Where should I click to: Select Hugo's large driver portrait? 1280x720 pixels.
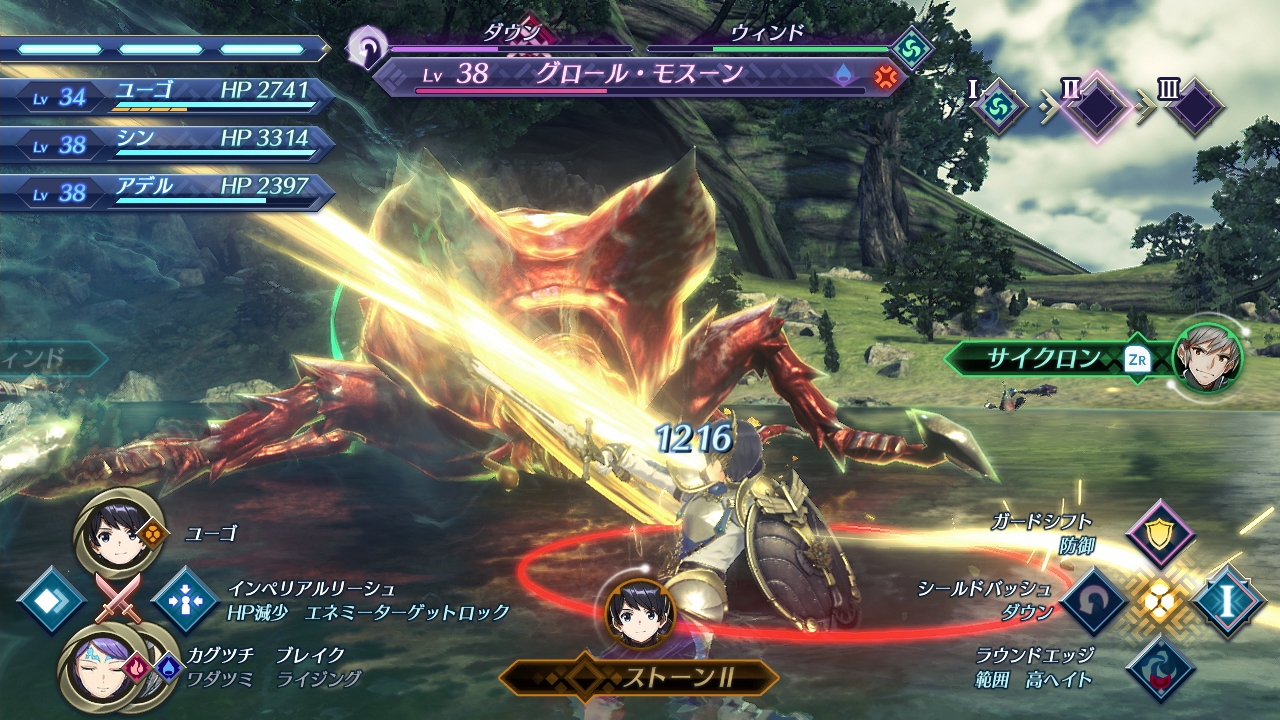pos(119,531)
